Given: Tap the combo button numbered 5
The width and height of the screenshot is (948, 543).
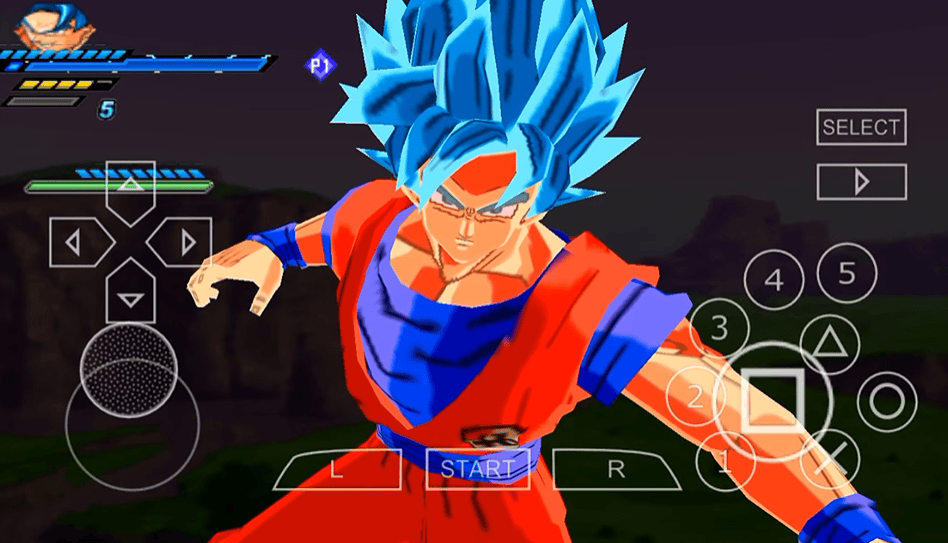Looking at the screenshot, I should pyautogui.click(x=846, y=273).
